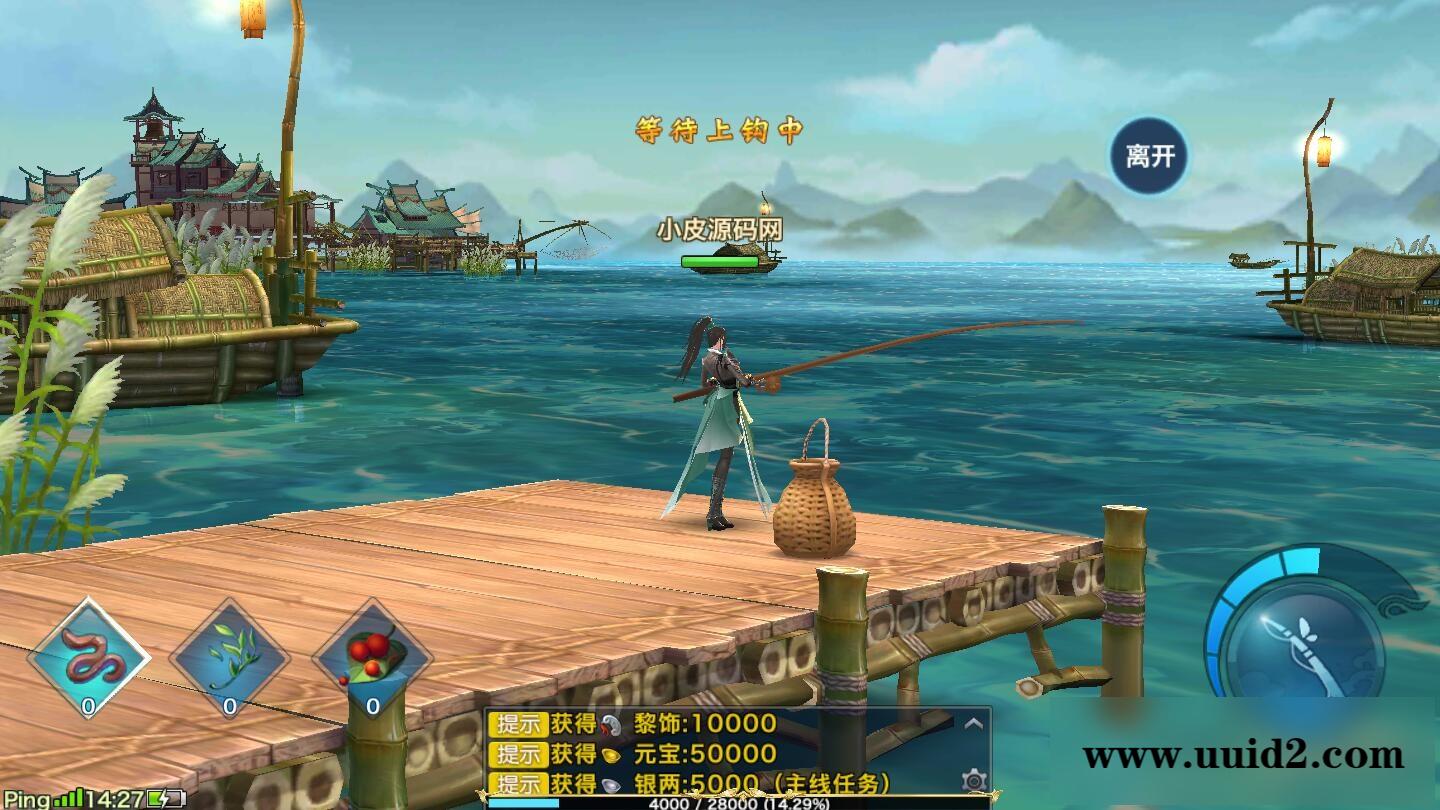The width and height of the screenshot is (1440, 810).
Task: Open the chat message panel
Action: pos(720,753)
